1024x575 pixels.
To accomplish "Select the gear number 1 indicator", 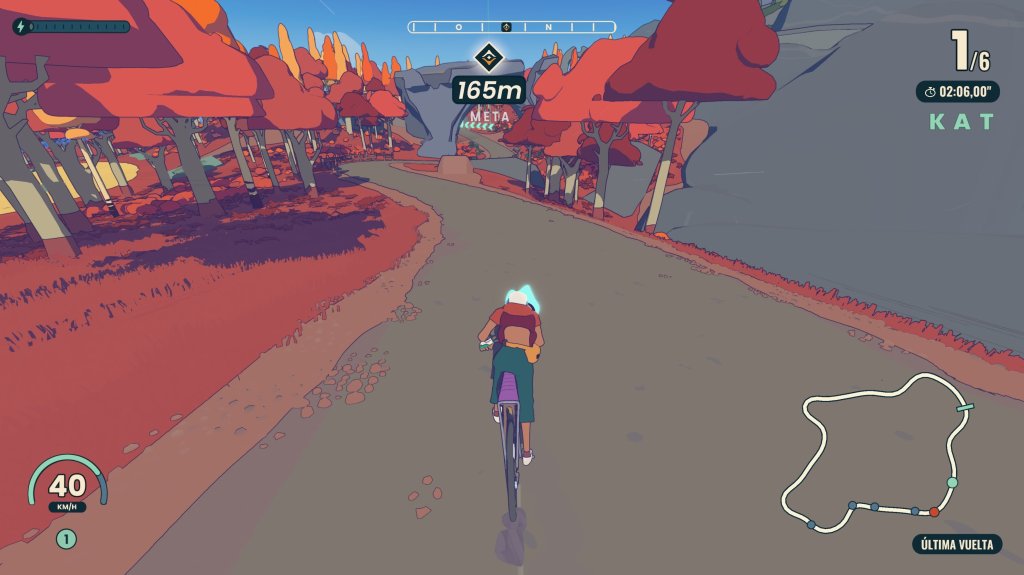I will coord(66,540).
